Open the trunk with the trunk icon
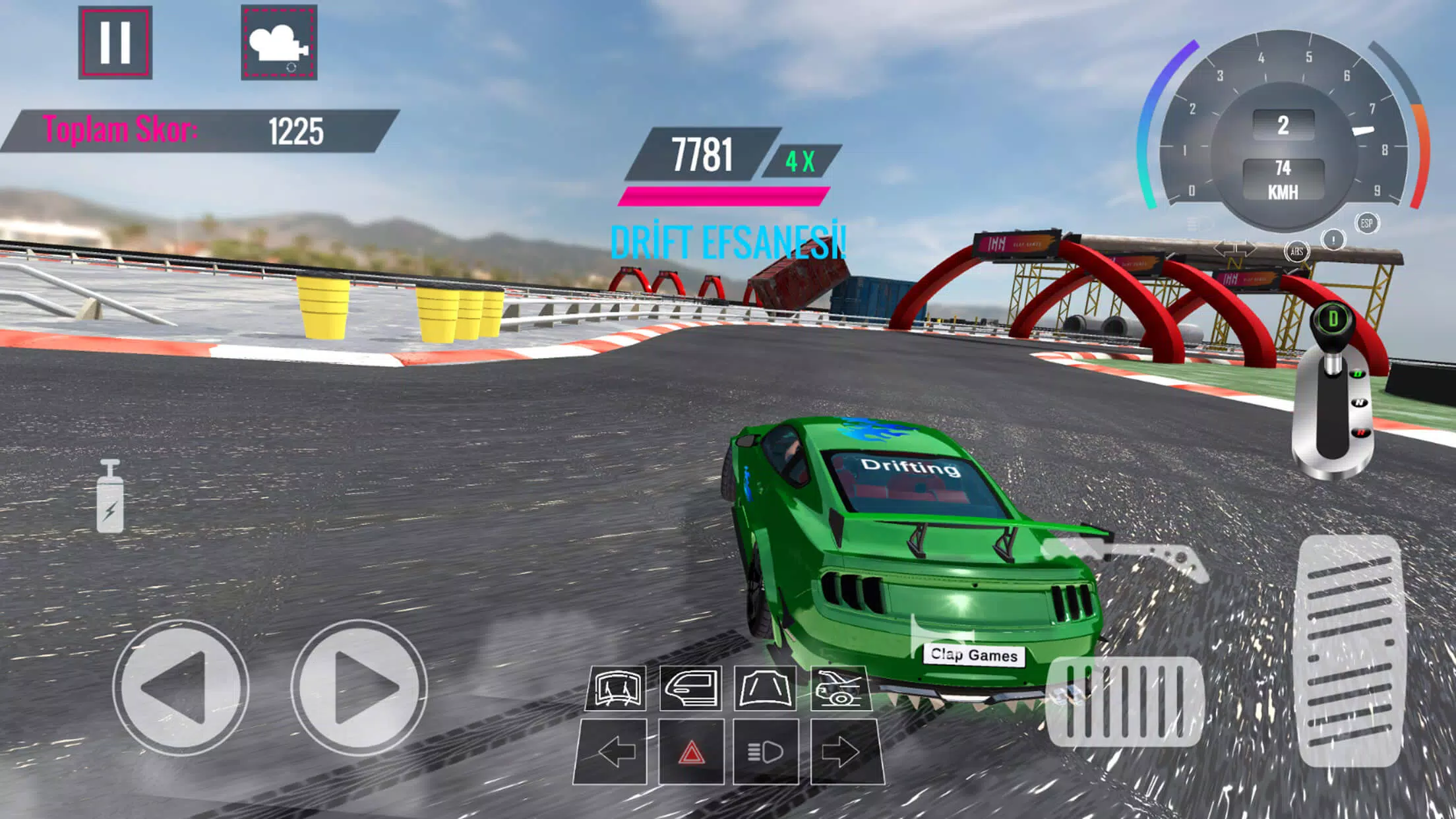The width and height of the screenshot is (1456, 819). coord(841,688)
